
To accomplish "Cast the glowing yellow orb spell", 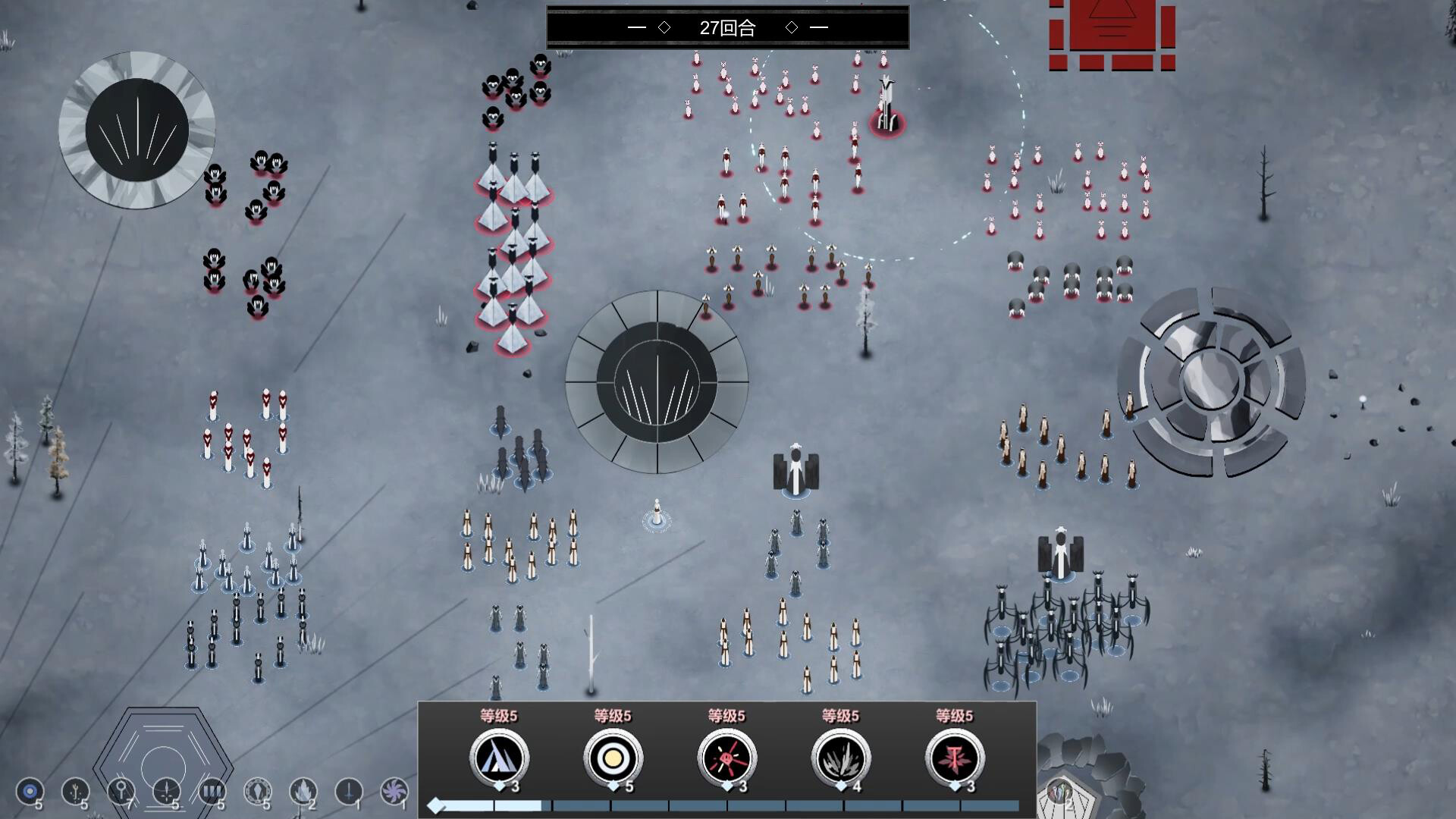I will point(613,757).
